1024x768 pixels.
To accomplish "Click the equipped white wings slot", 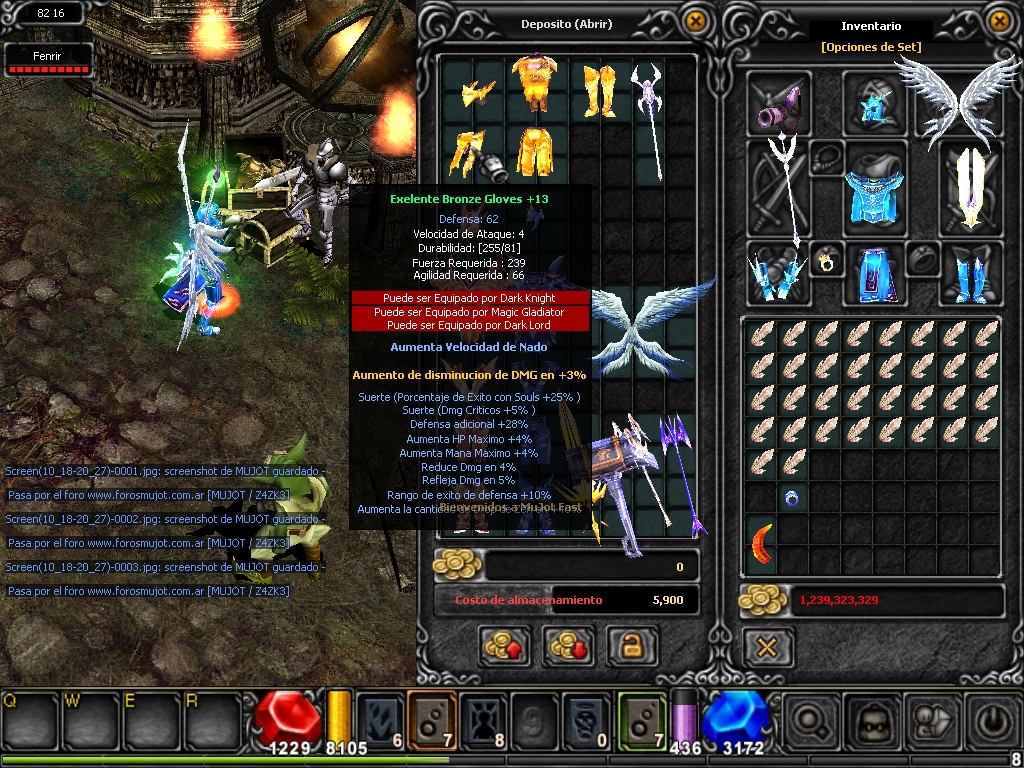I will pyautogui.click(x=945, y=100).
